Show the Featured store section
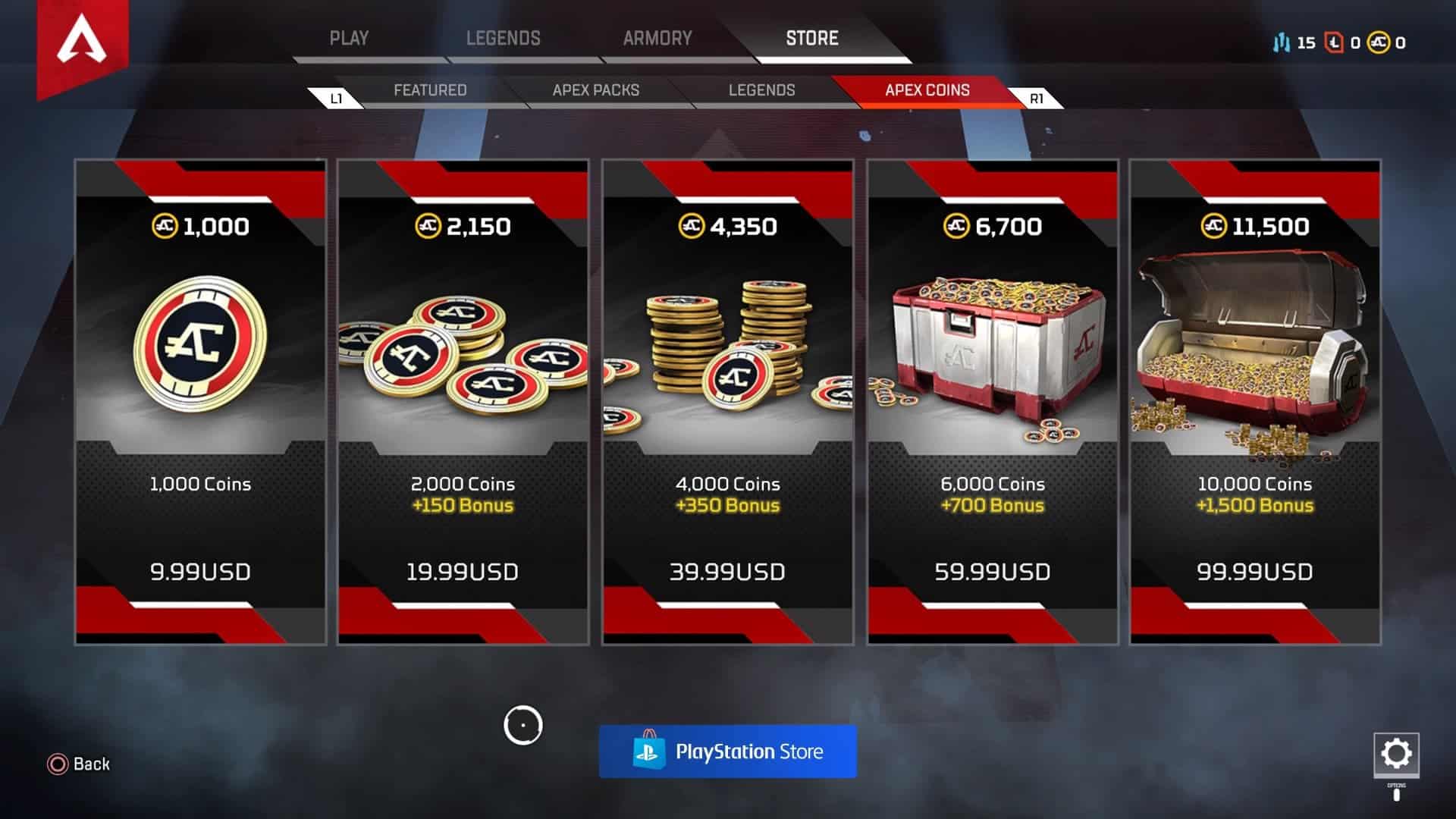1456x819 pixels. click(430, 90)
